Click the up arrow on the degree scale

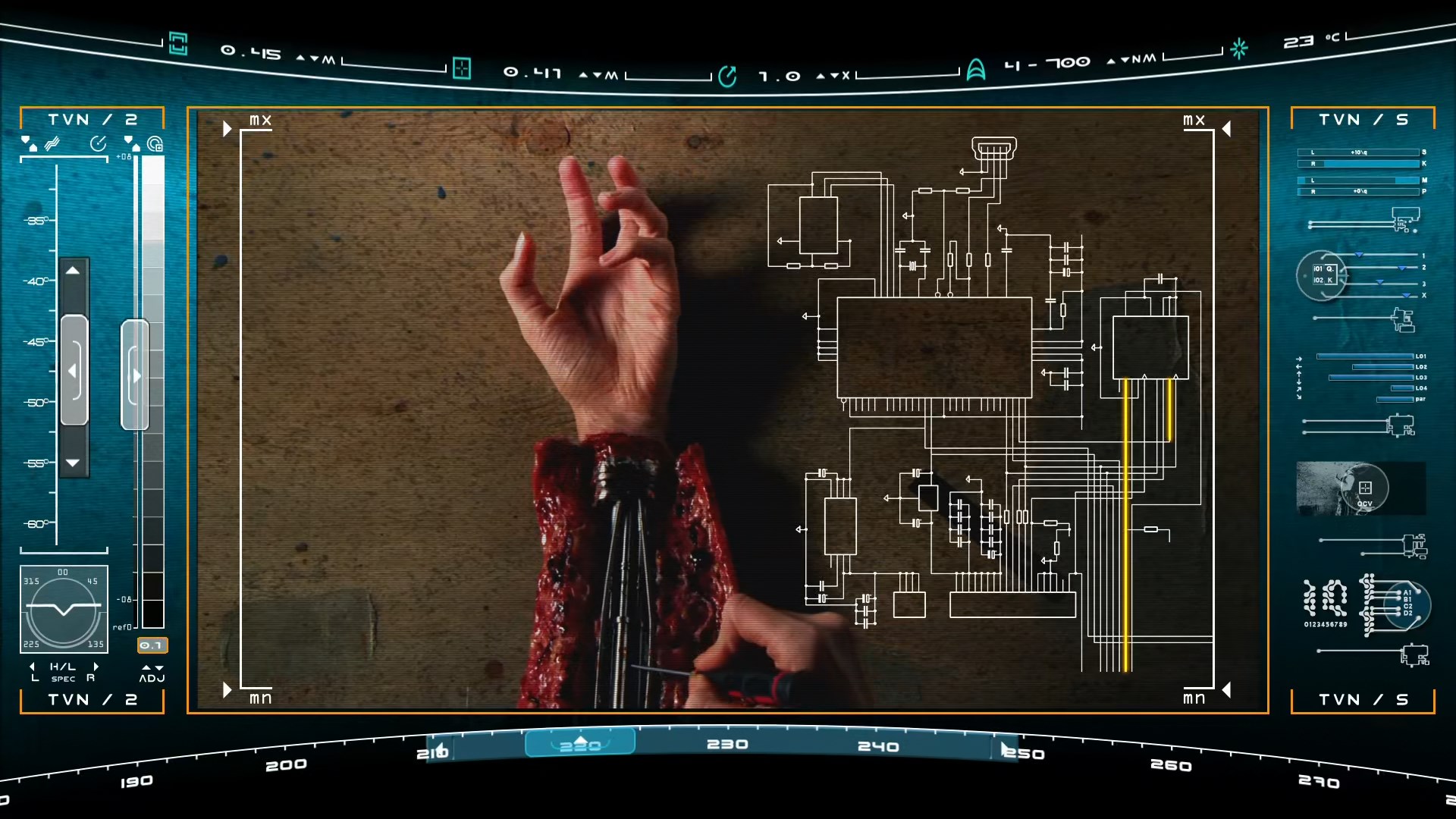point(73,271)
